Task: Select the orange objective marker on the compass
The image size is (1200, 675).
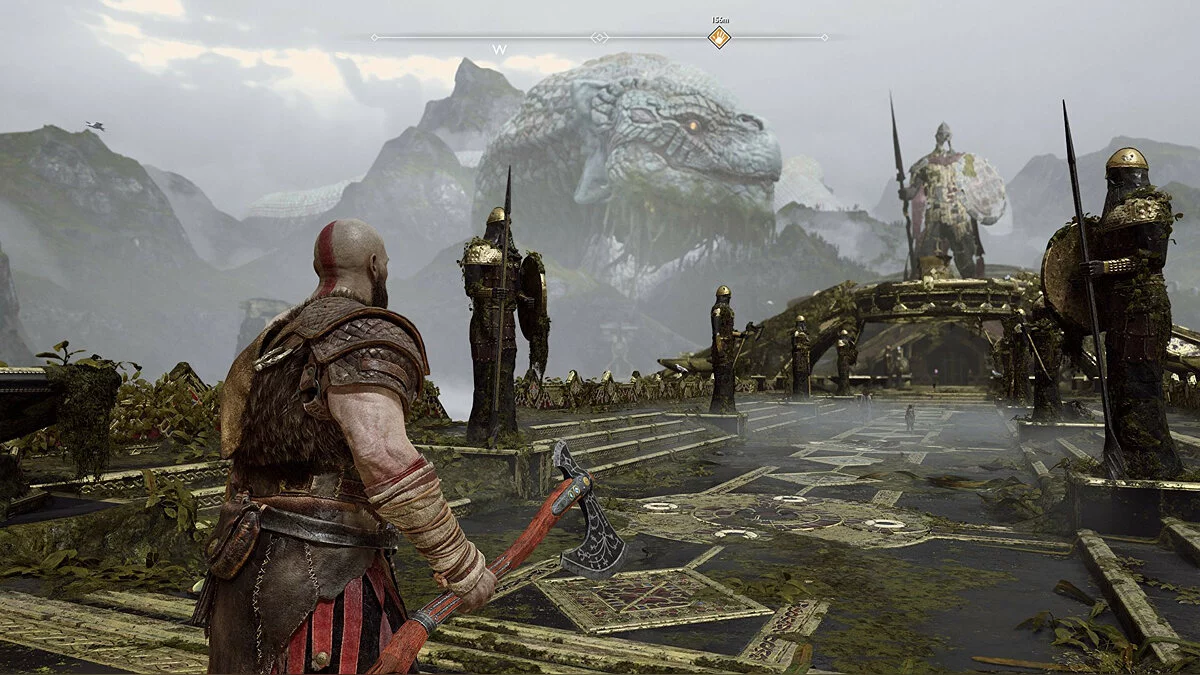Action: pyautogui.click(x=719, y=38)
